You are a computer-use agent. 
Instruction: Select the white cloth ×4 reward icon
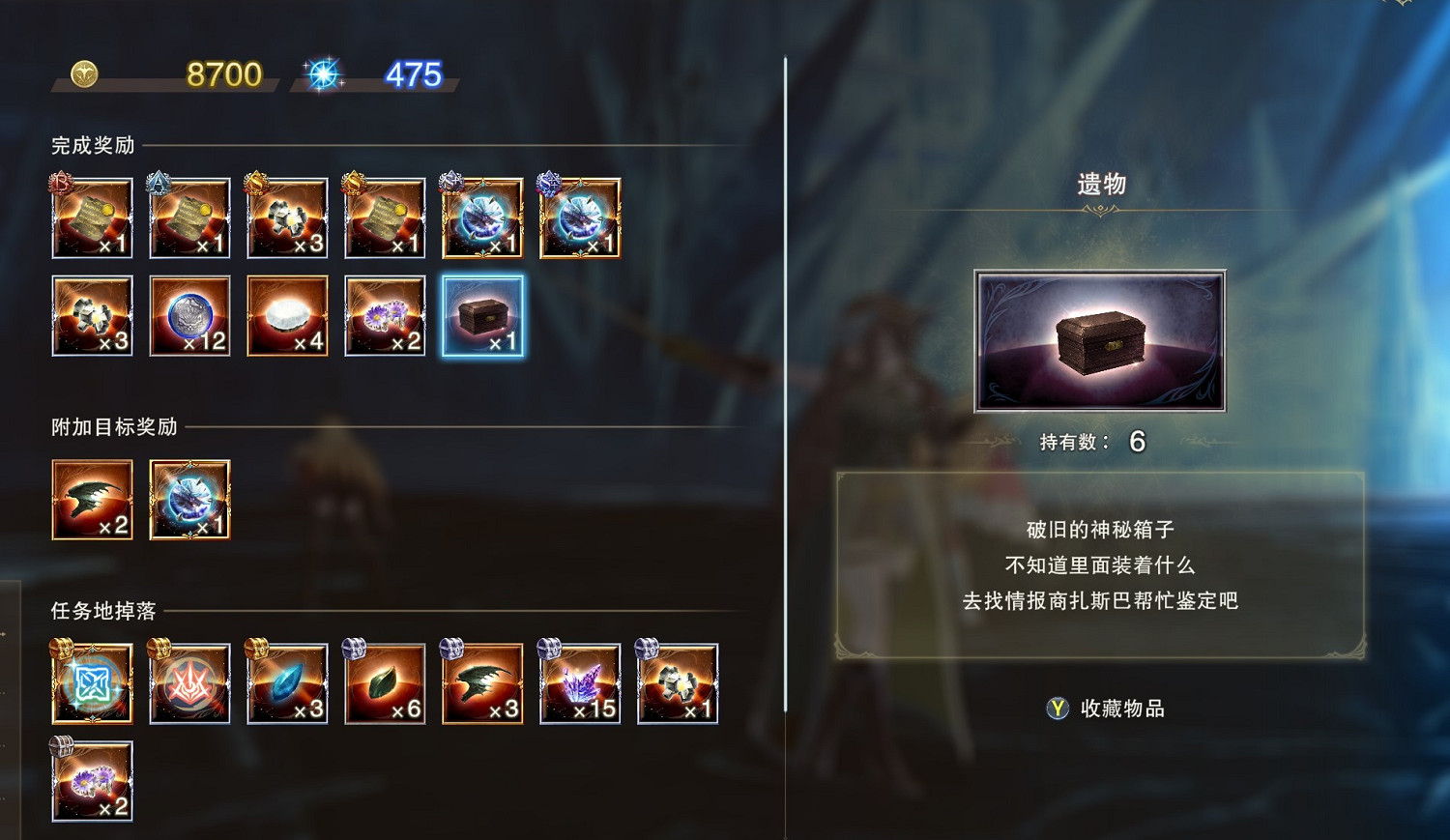(x=287, y=315)
